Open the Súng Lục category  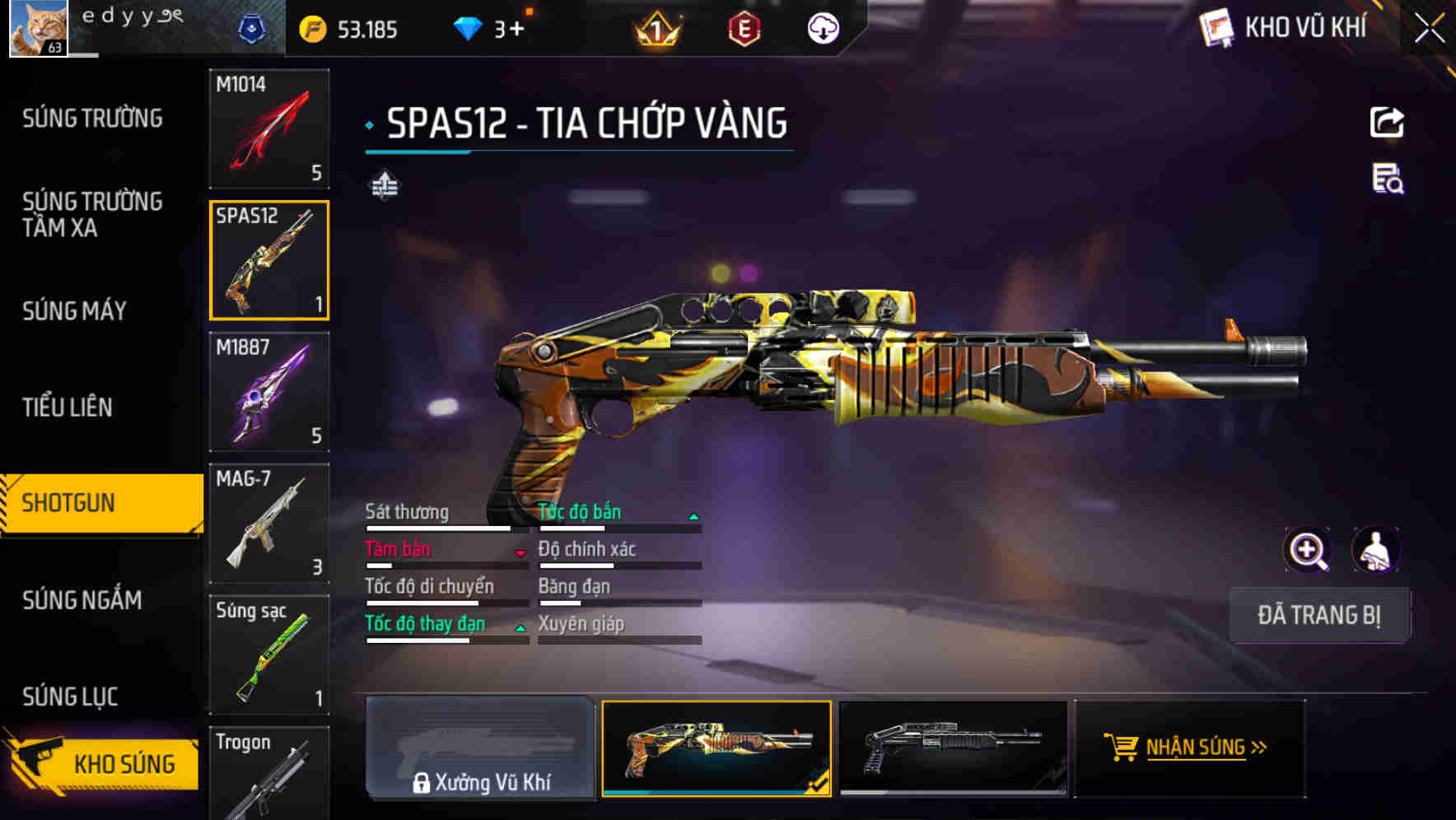click(70, 697)
